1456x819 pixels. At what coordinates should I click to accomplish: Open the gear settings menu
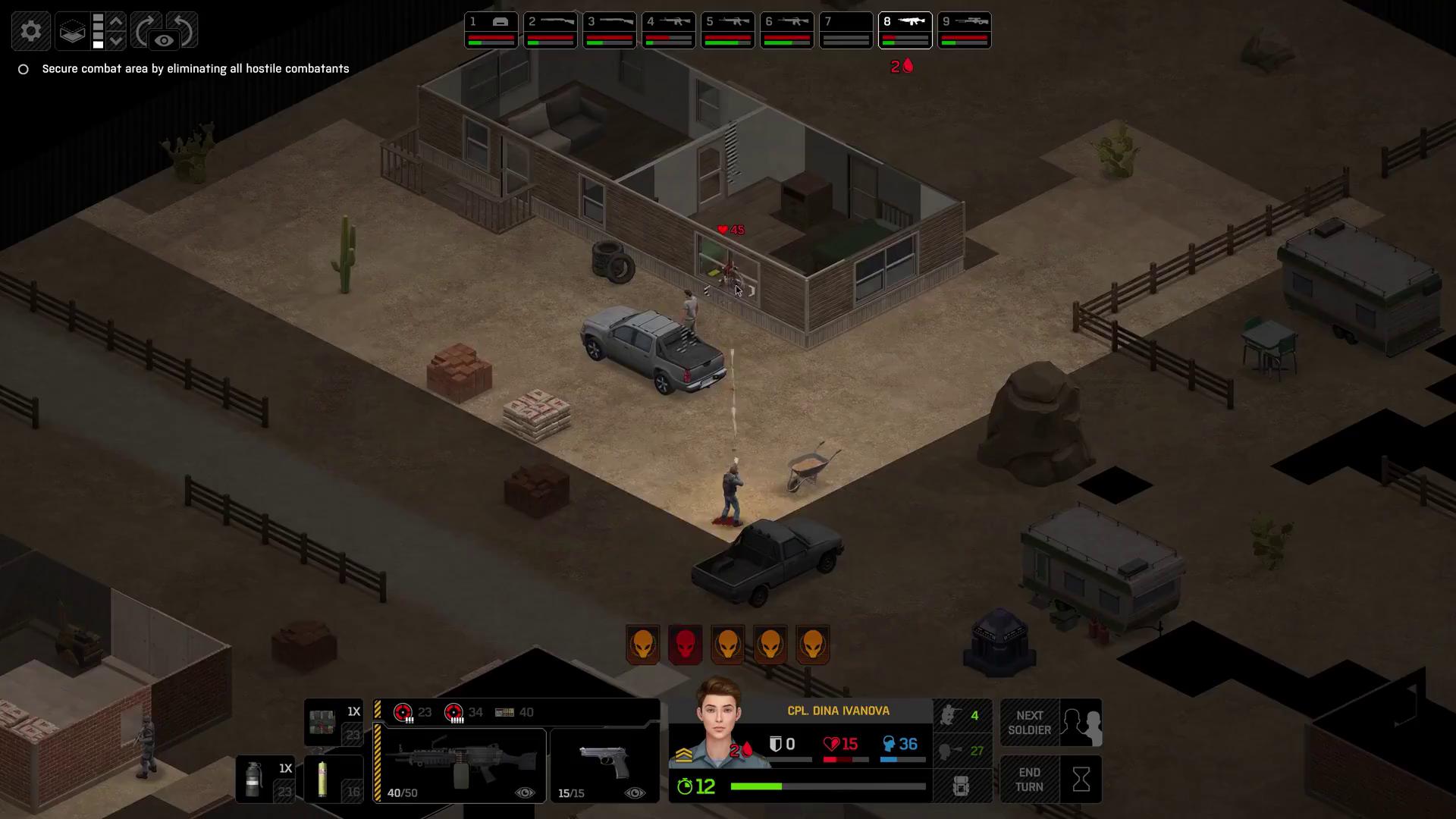click(x=30, y=31)
